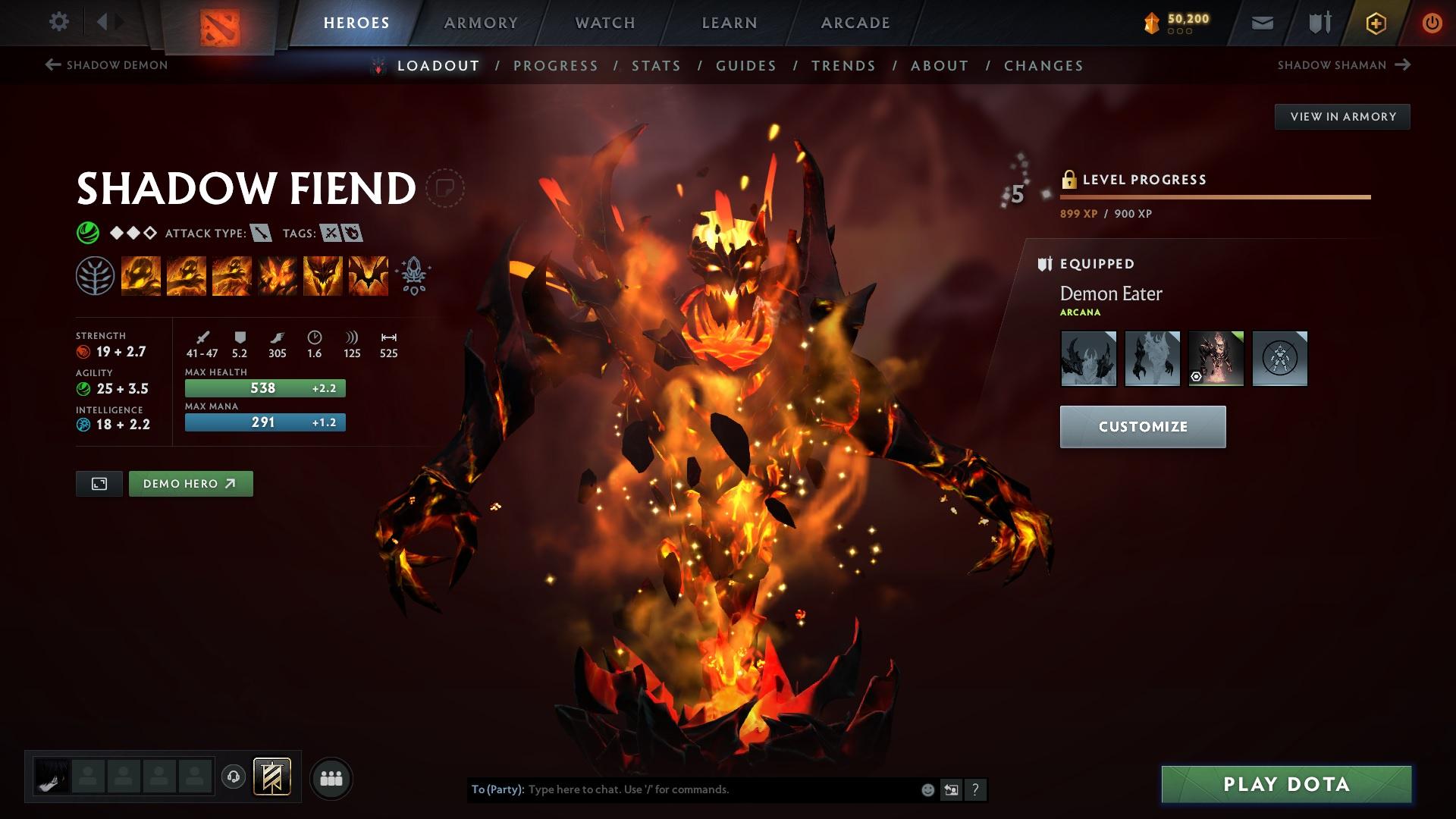Switch to the STATS tab
The image size is (1456, 819).
click(x=655, y=65)
